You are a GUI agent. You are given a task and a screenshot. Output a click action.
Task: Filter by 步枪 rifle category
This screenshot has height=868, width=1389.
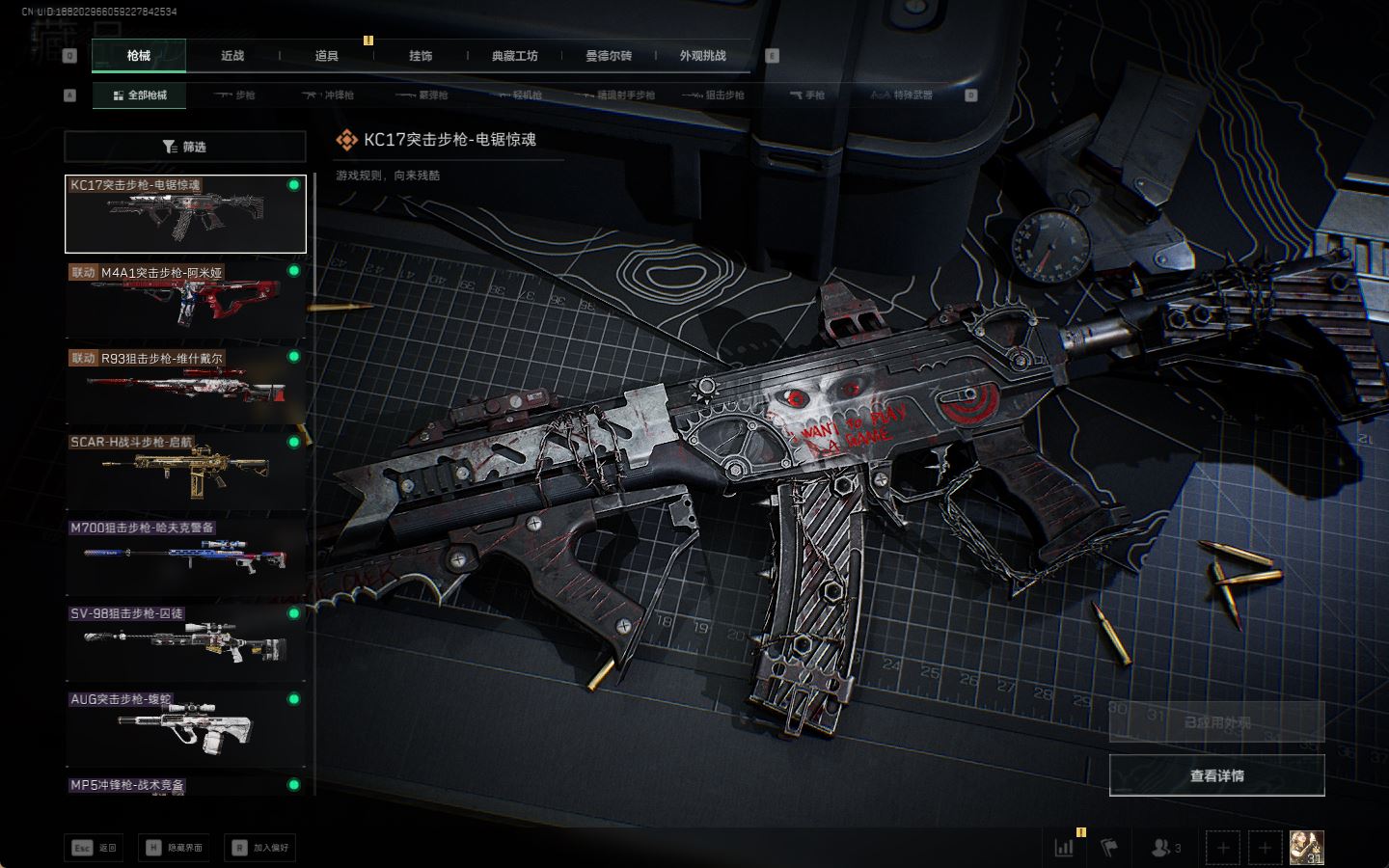pos(235,95)
